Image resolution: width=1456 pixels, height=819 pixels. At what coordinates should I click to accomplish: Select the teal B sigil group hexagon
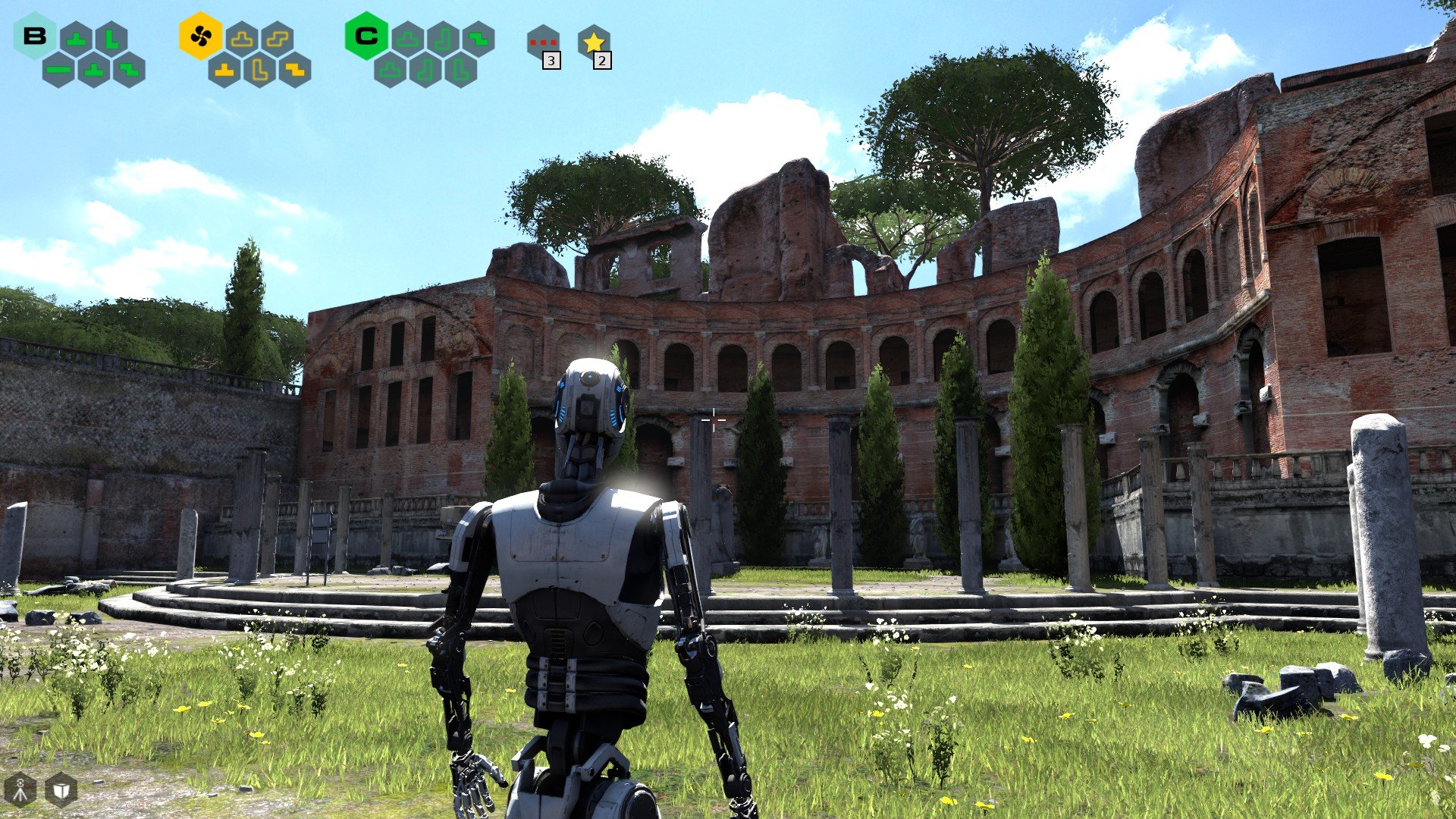pos(35,36)
